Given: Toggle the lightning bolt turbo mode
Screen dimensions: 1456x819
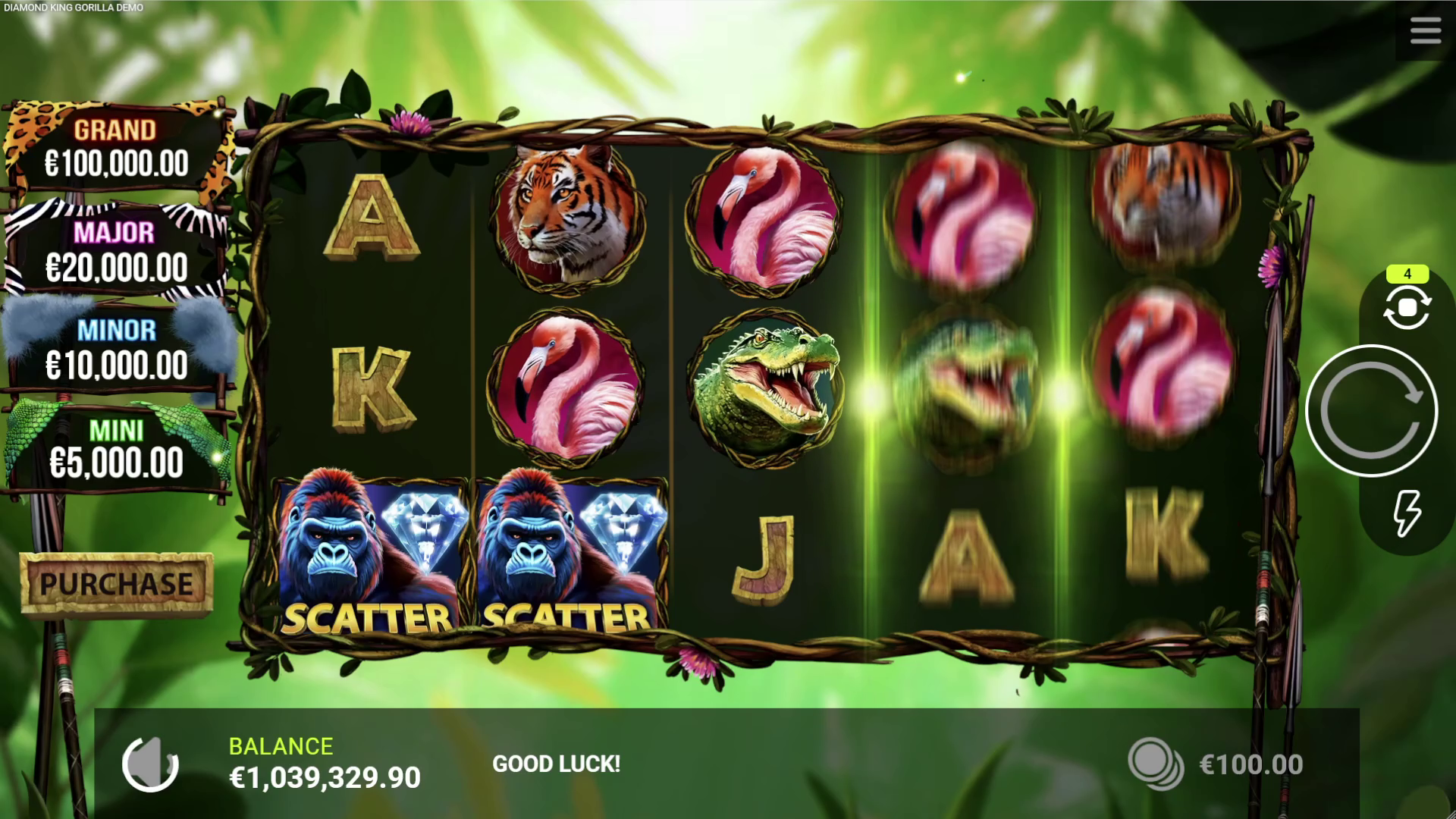Looking at the screenshot, I should click(1407, 513).
